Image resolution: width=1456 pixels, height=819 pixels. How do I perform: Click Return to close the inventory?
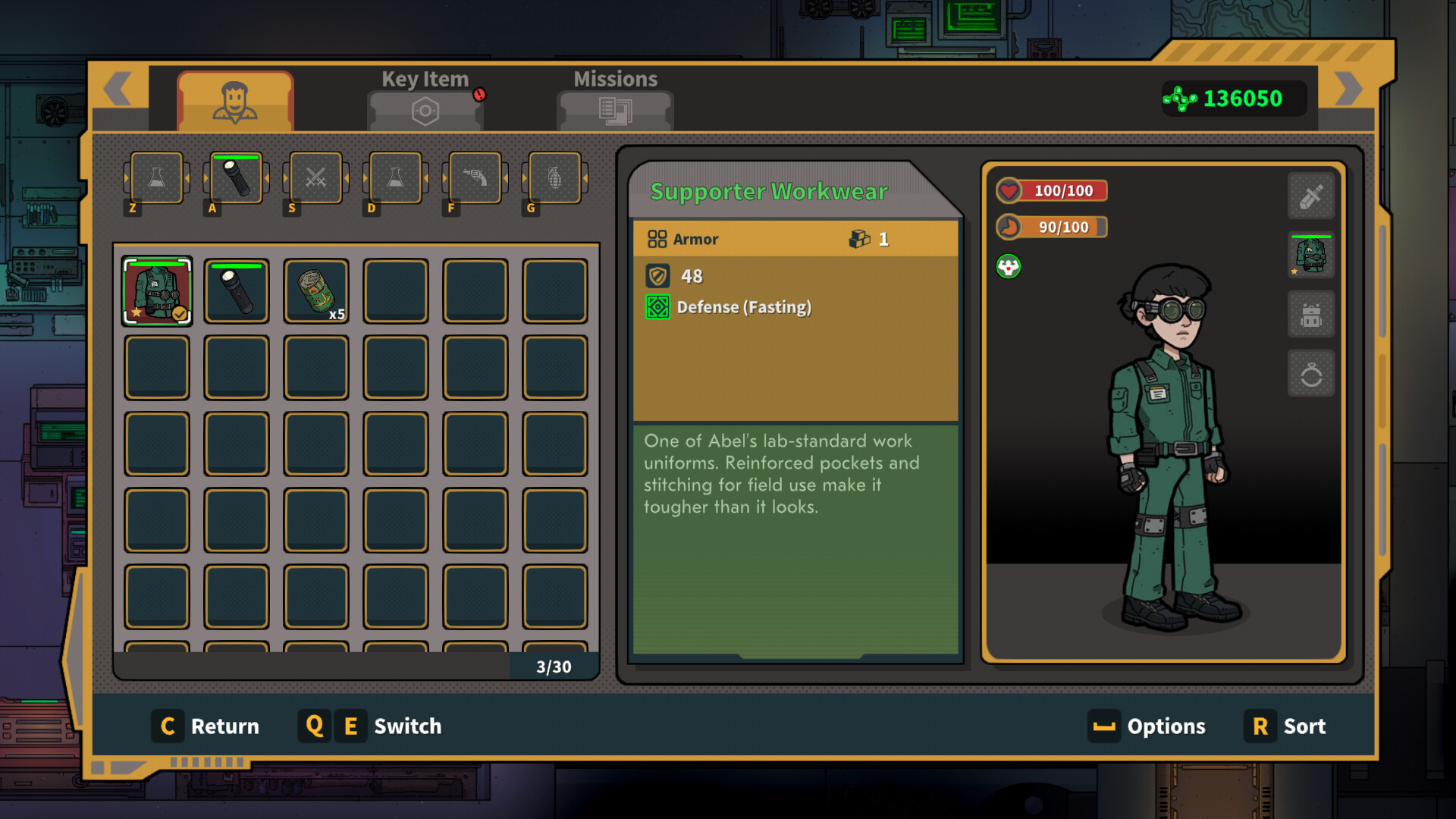pos(206,726)
